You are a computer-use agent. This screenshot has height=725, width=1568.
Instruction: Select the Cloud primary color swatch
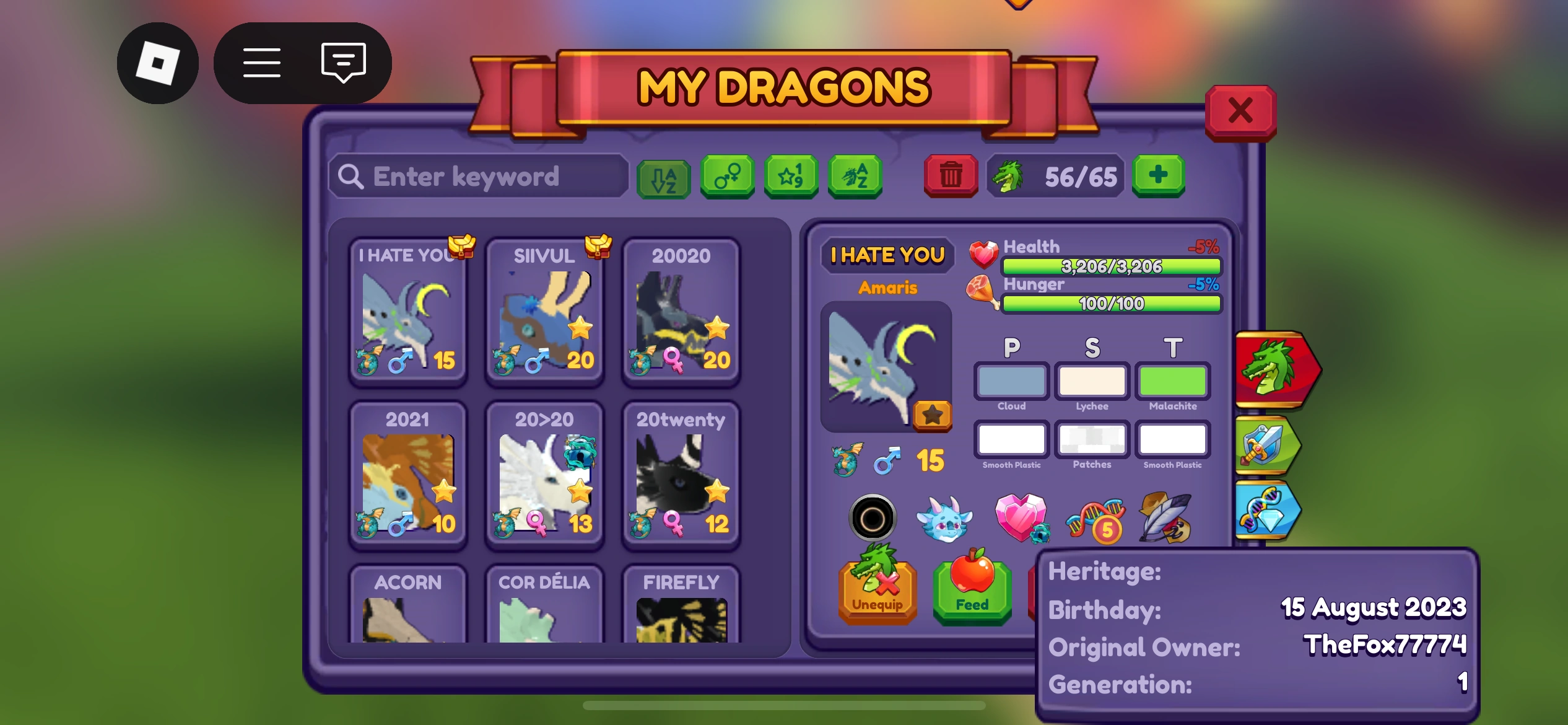1010,382
